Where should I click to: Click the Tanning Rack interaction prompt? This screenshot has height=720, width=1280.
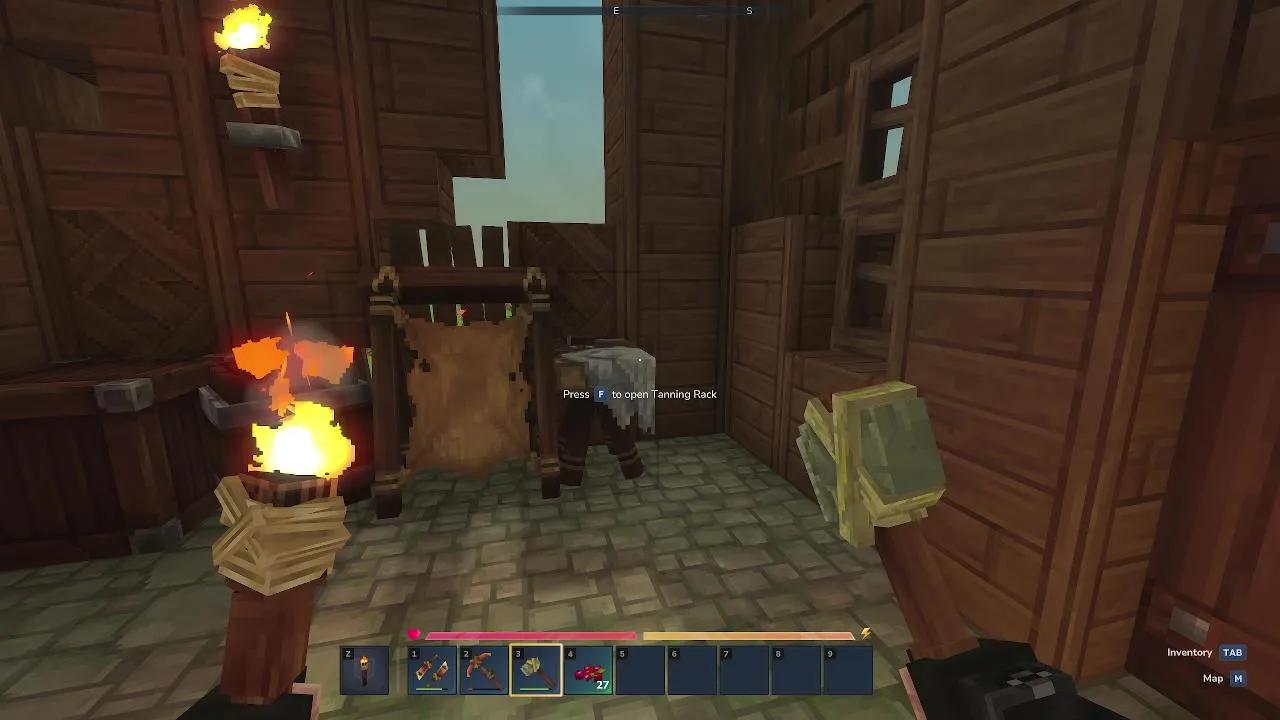pyautogui.click(x=640, y=394)
